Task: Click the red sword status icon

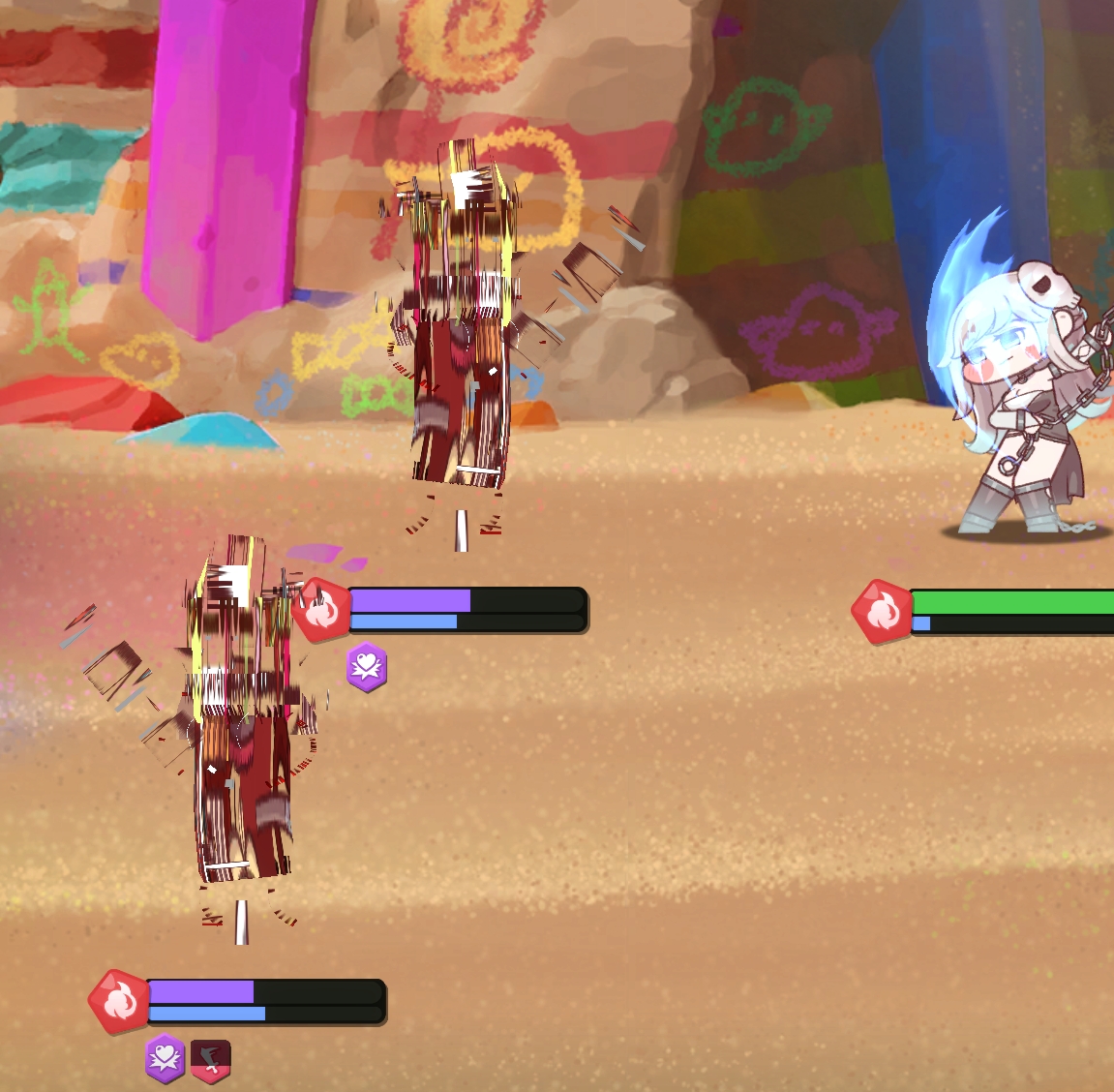Action: (210, 1059)
